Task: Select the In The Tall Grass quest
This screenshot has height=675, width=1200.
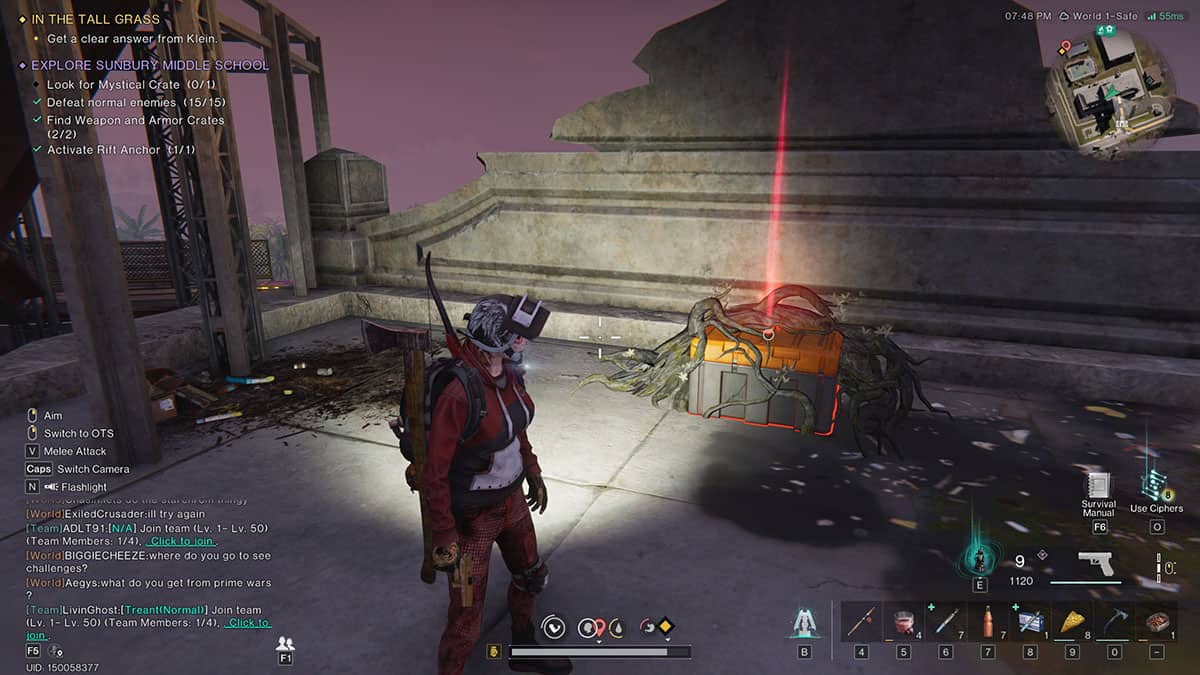Action: [x=94, y=19]
